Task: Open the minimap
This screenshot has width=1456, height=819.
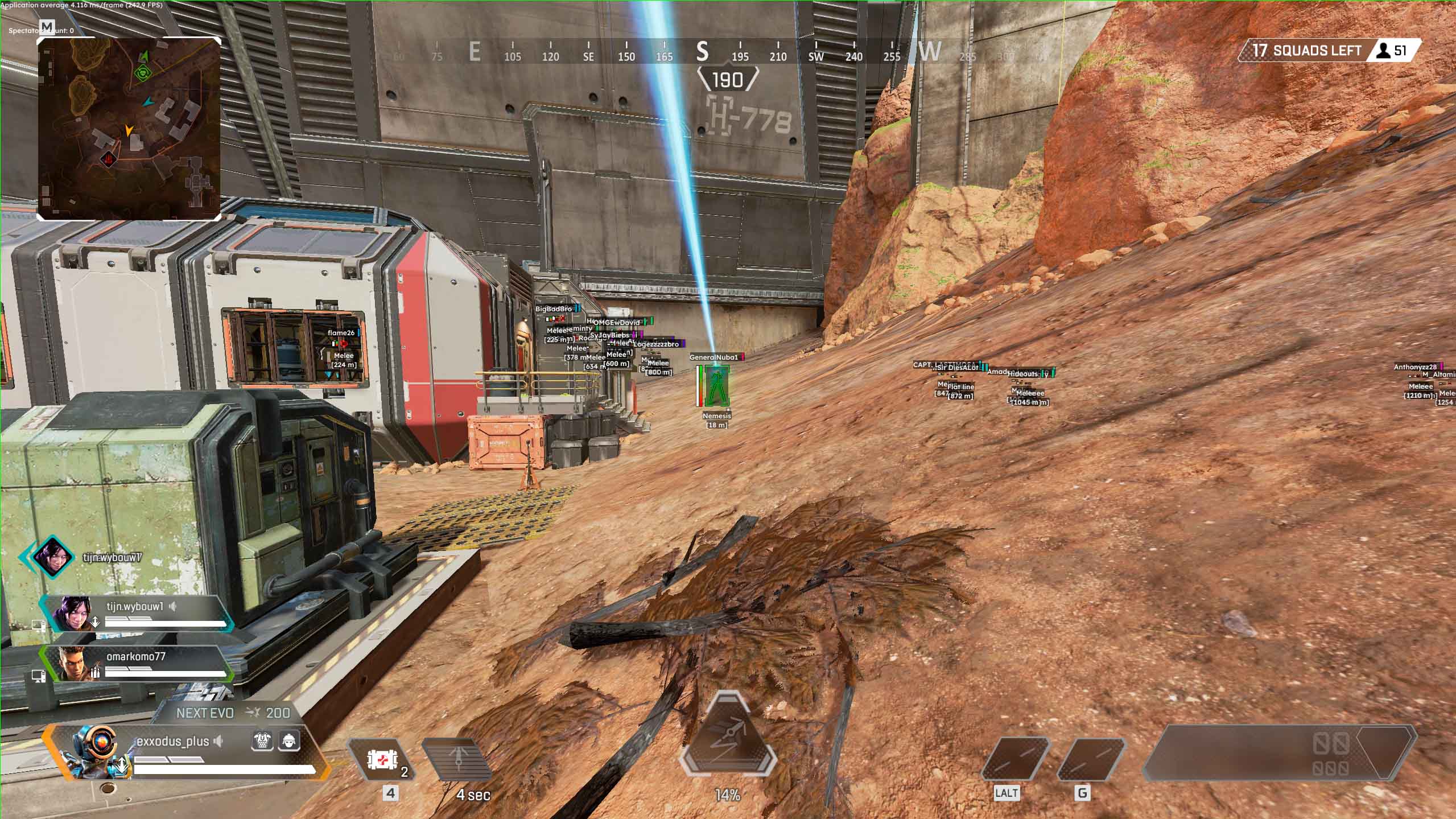Action: click(x=129, y=129)
